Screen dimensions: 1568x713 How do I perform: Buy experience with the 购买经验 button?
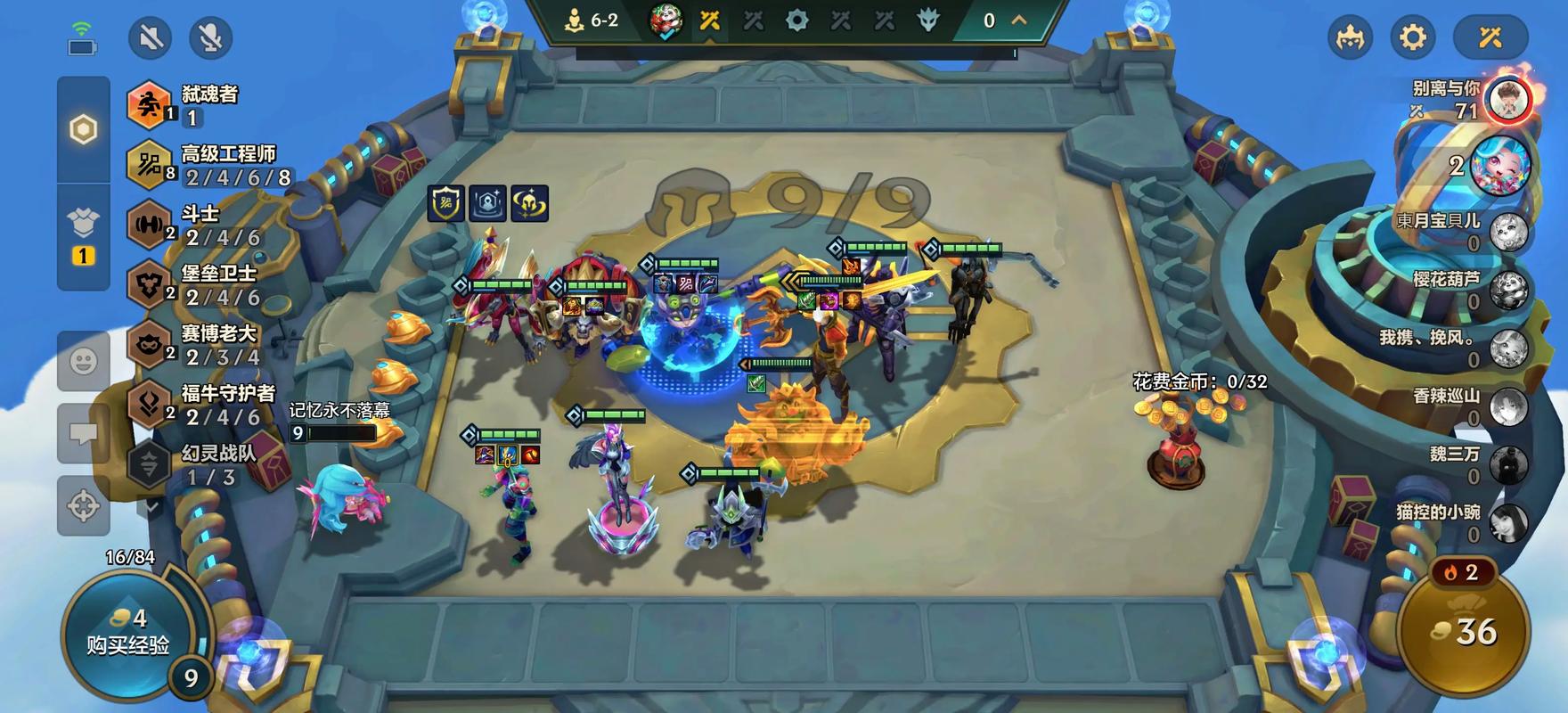tap(127, 633)
